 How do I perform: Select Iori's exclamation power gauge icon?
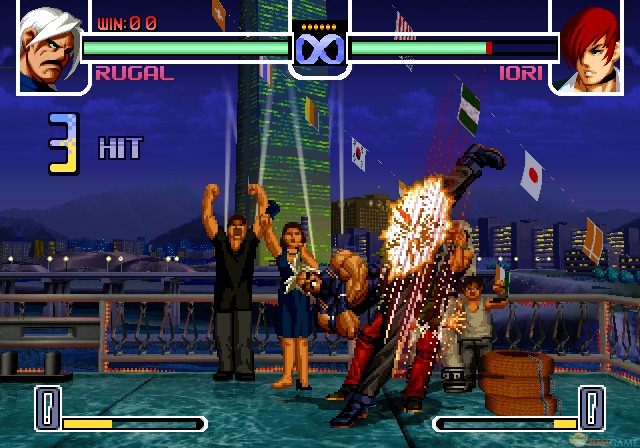pos(593,408)
